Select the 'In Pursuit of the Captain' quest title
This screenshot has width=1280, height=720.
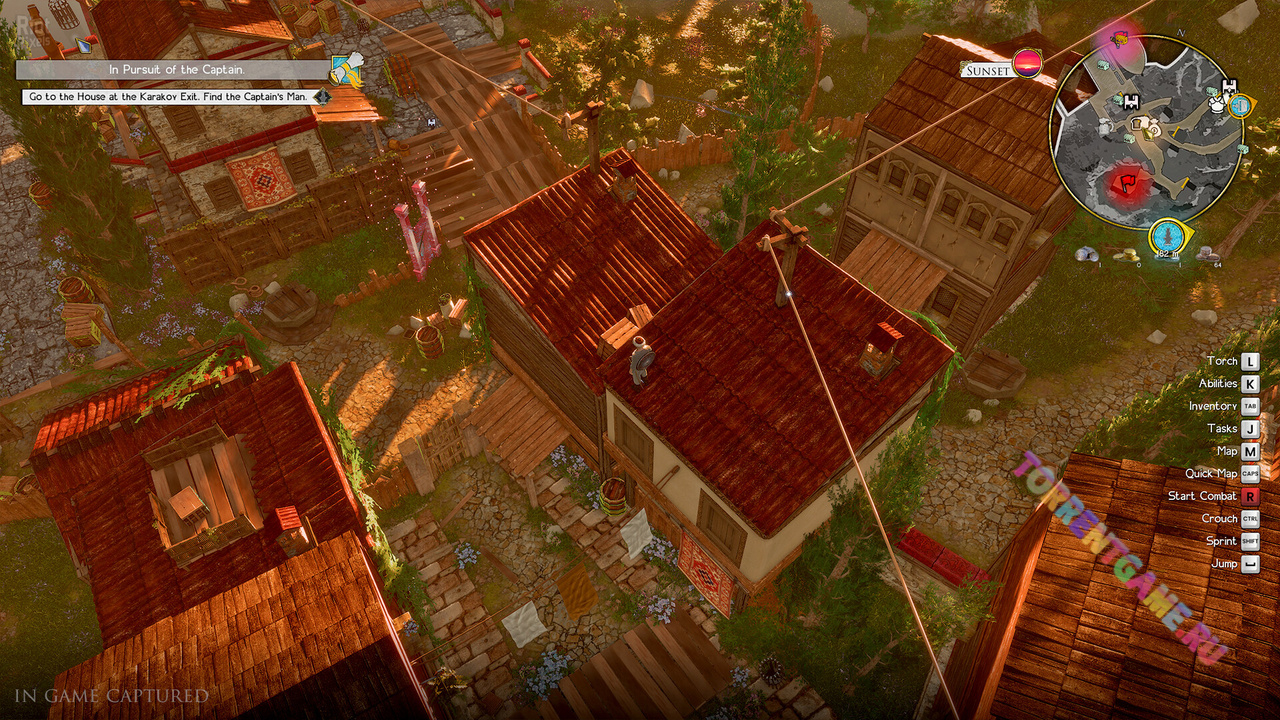(177, 70)
